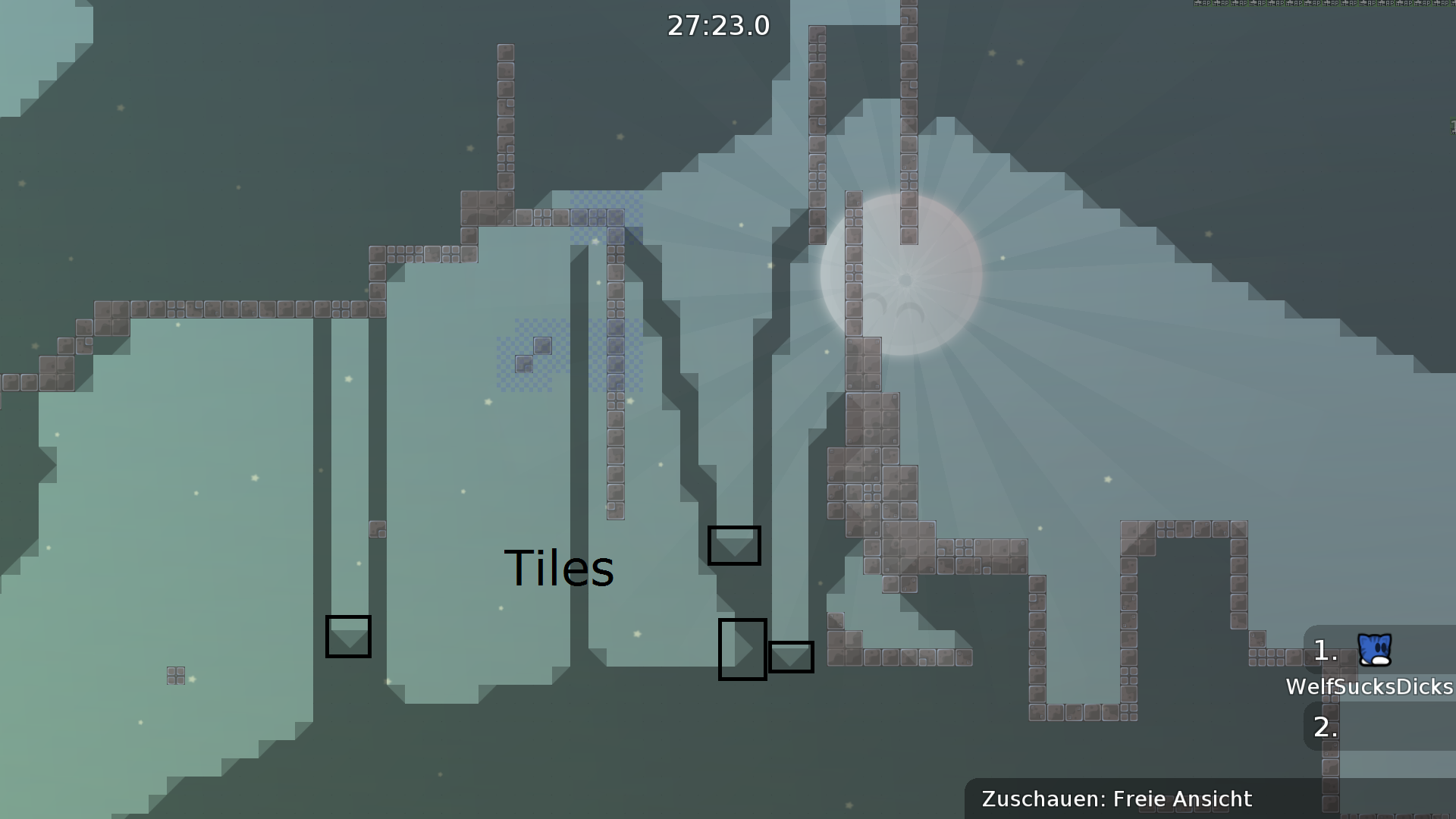Click the small tile pair near the bottom-left corner
The image size is (1456, 819).
(x=174, y=675)
